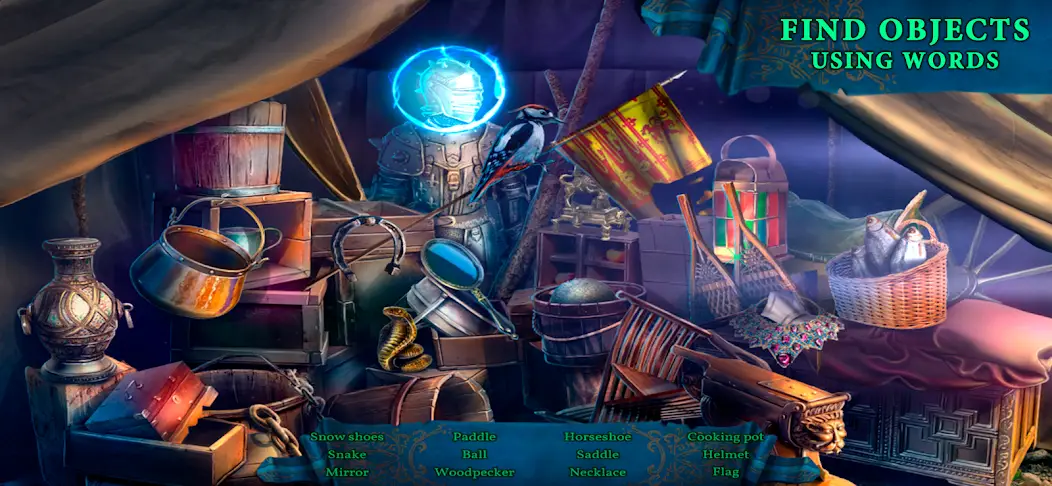Click the "Helmet" word in the list
Screen dimensions: 1052x486
(x=726, y=454)
